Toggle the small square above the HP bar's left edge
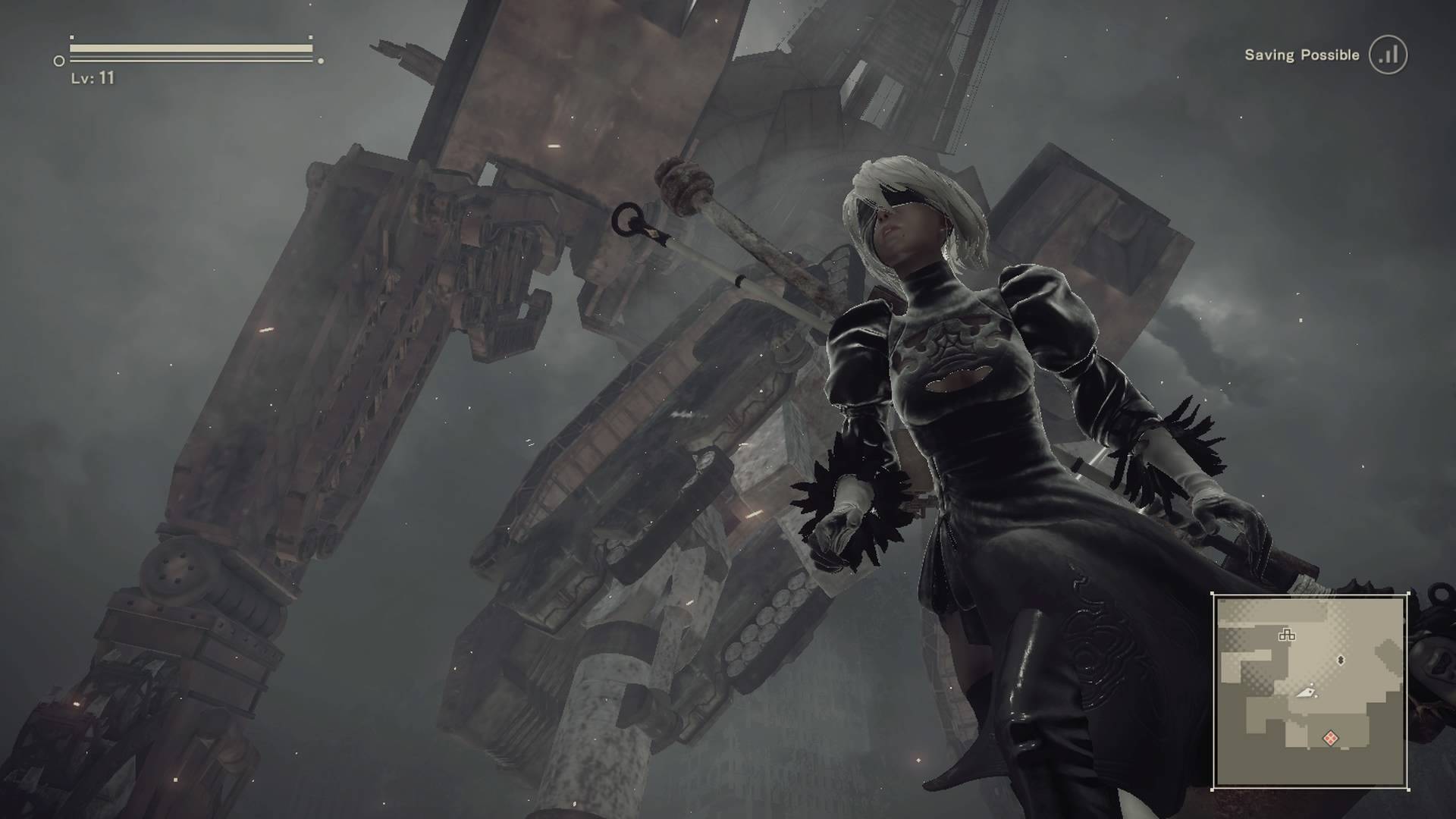The width and height of the screenshot is (1456, 819). coord(72,37)
